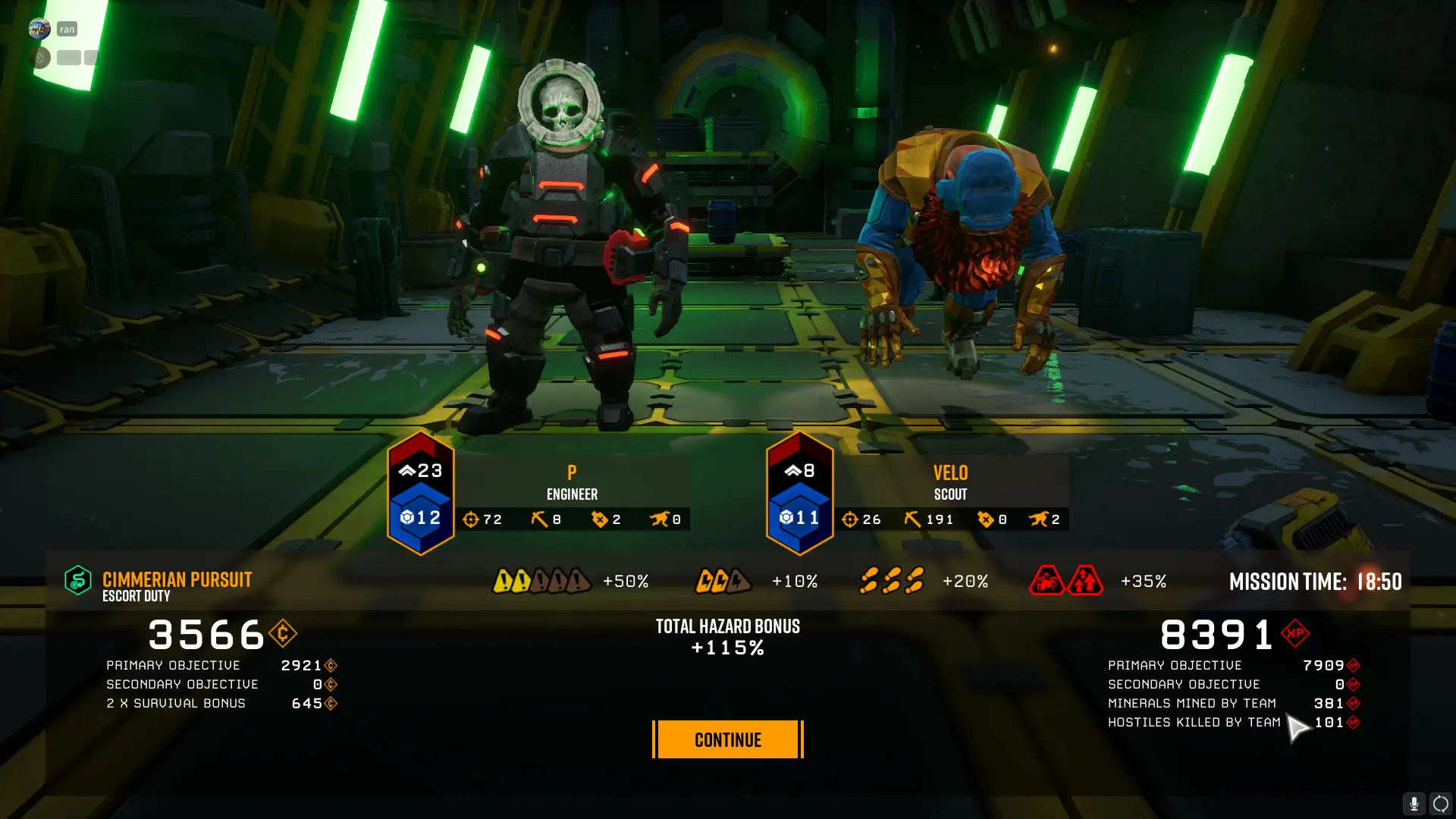Select player P's Engineer name card
This screenshot has height=819, width=1456.
click(x=572, y=482)
